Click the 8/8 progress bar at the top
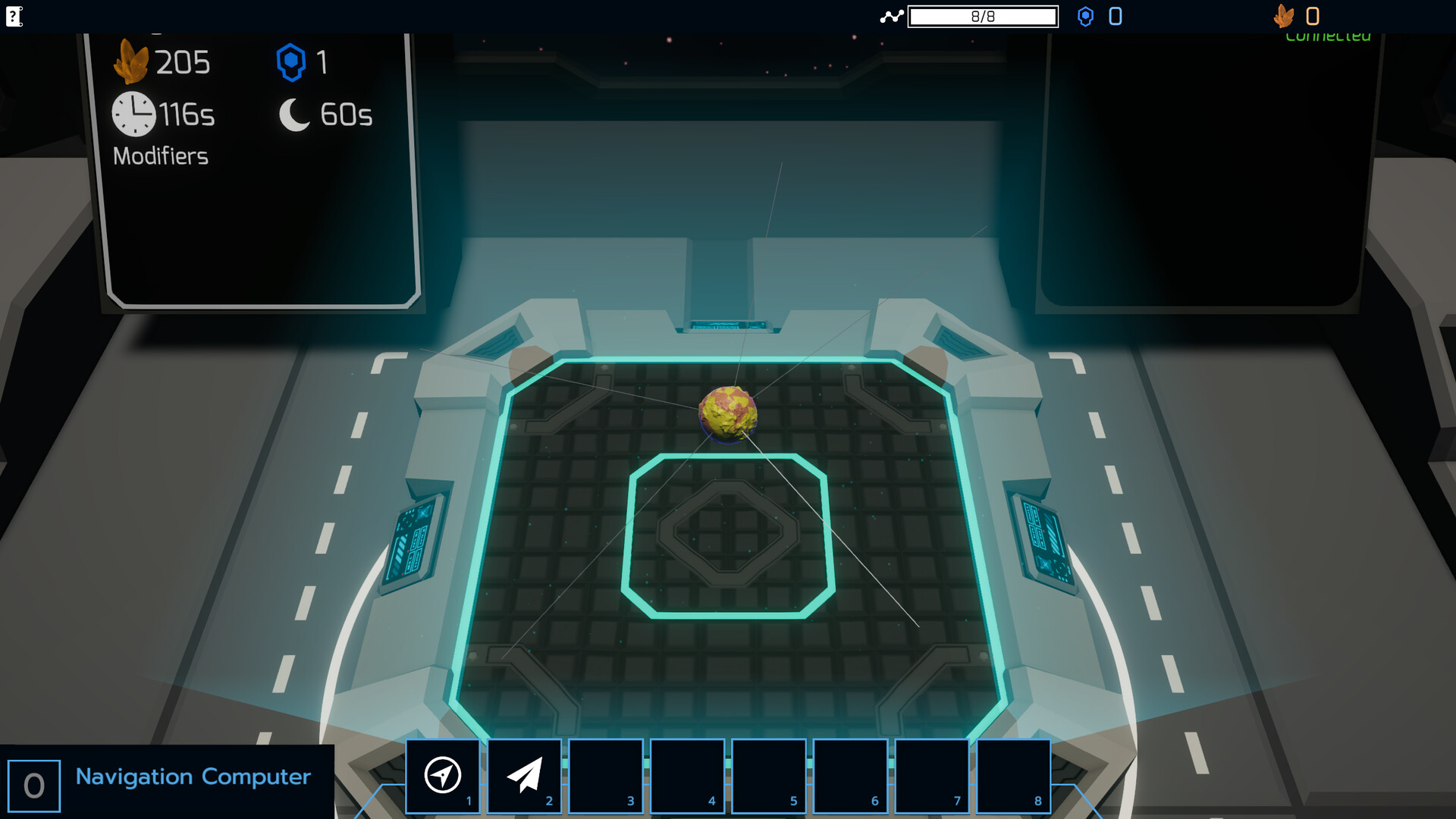Screen dimensions: 1456x819 click(983, 16)
